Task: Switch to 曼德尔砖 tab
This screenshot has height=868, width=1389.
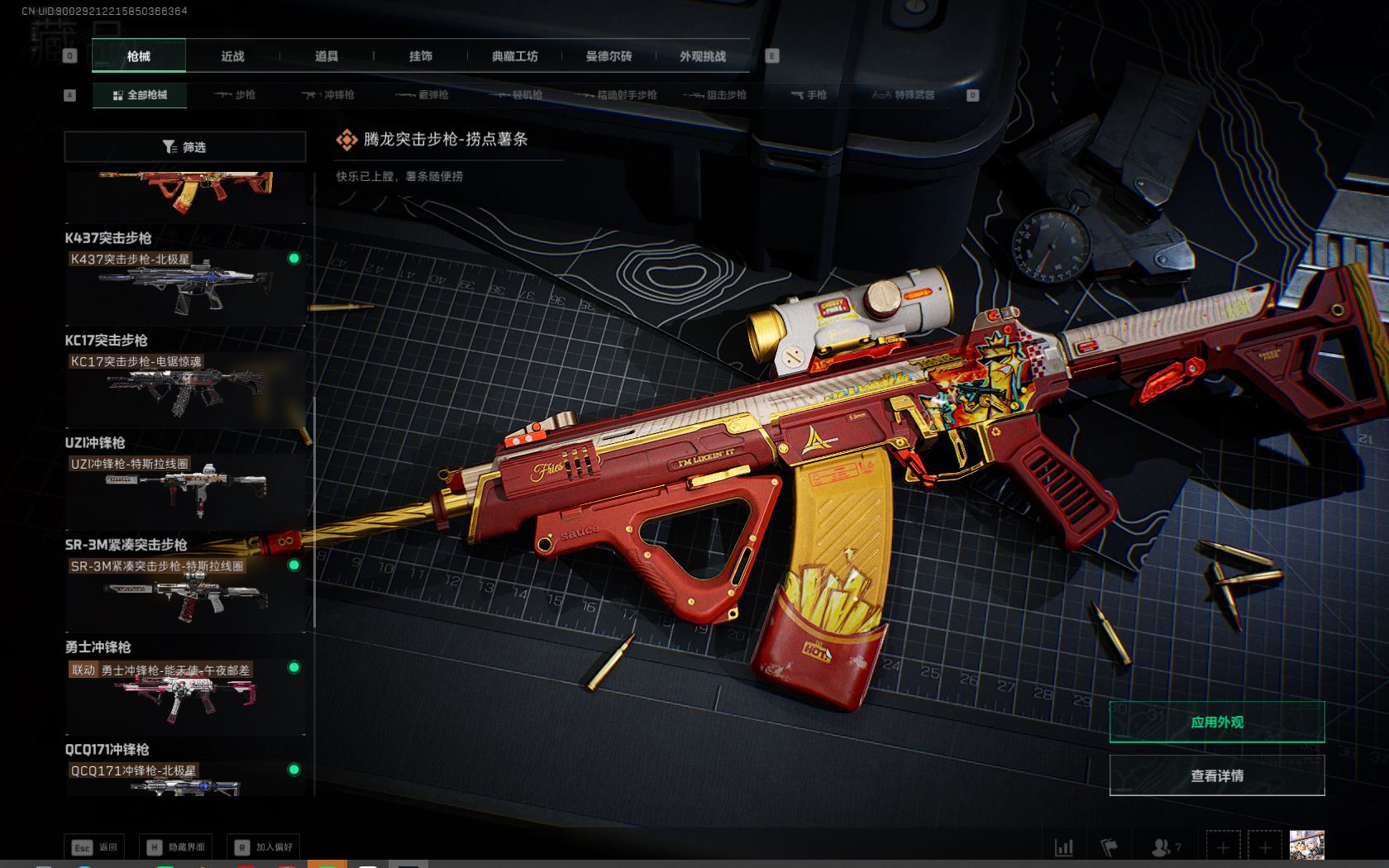Action: tap(609, 56)
